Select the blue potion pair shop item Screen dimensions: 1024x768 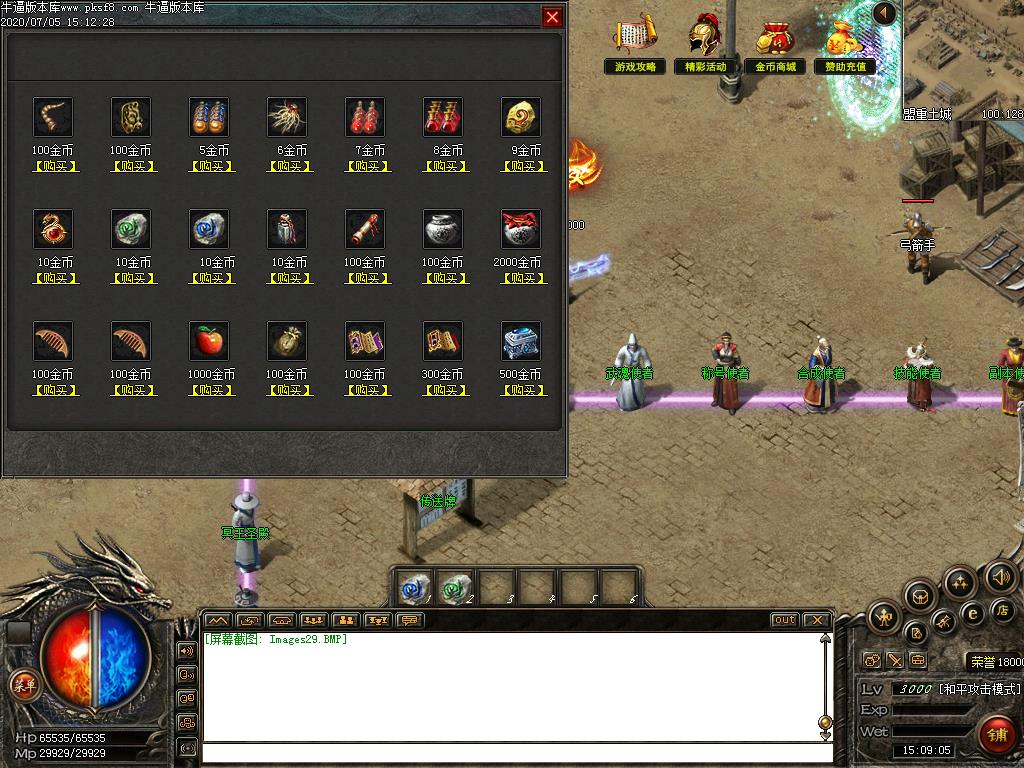point(209,117)
